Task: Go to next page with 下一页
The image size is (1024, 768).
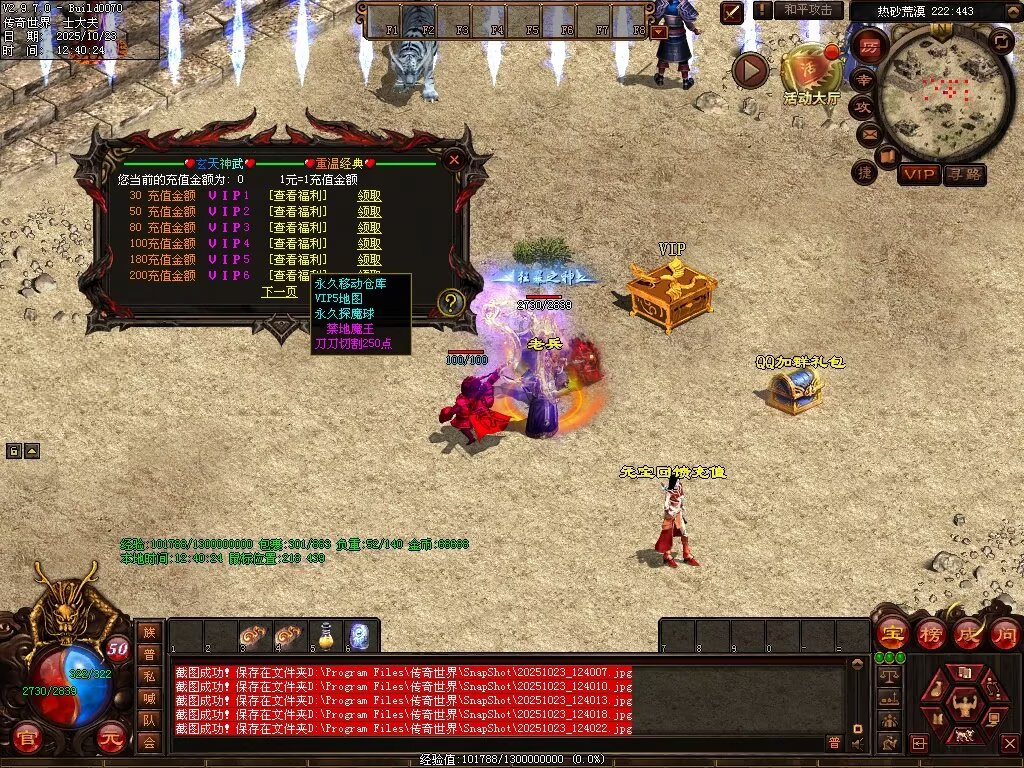Action: 279,292
